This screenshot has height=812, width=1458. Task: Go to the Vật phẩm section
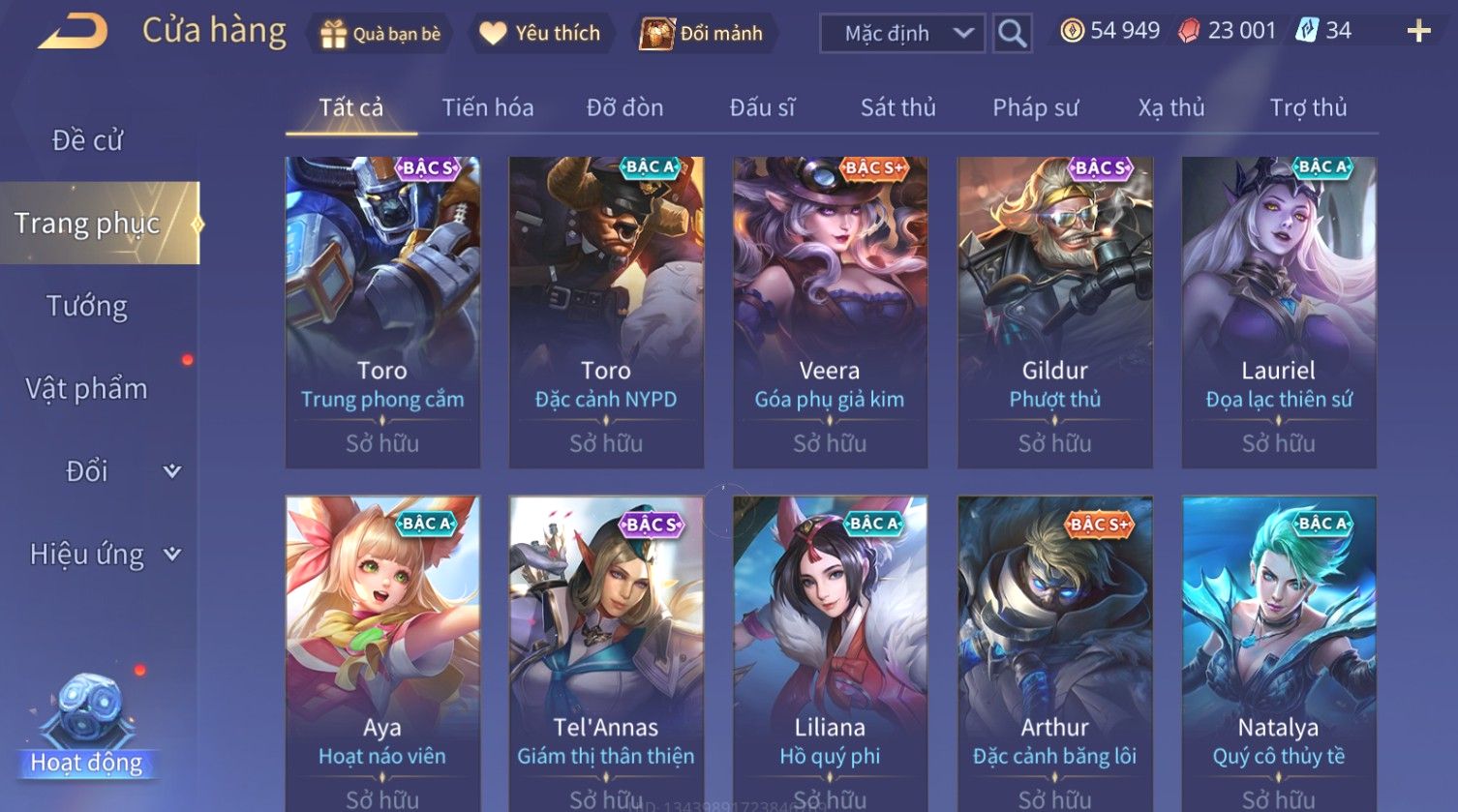[x=87, y=389]
